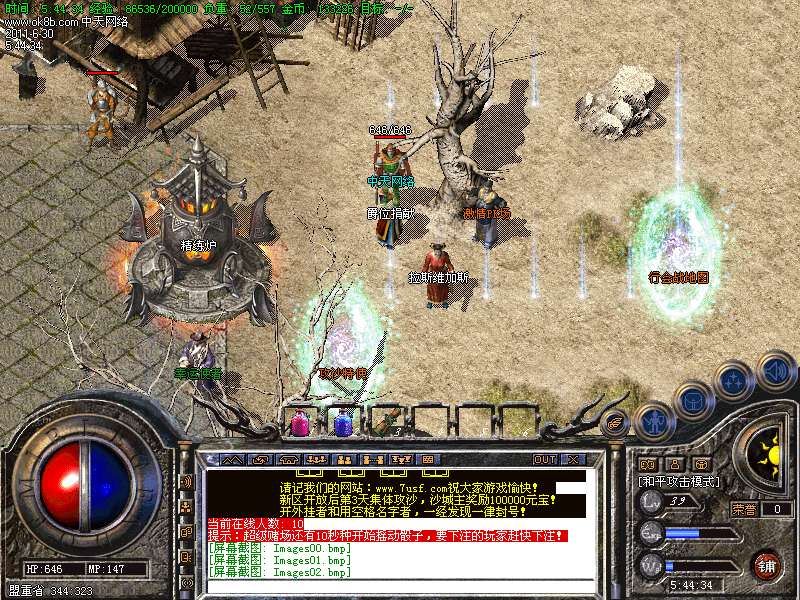Close chat with the X button
This screenshot has height=600, width=800.
tap(574, 460)
